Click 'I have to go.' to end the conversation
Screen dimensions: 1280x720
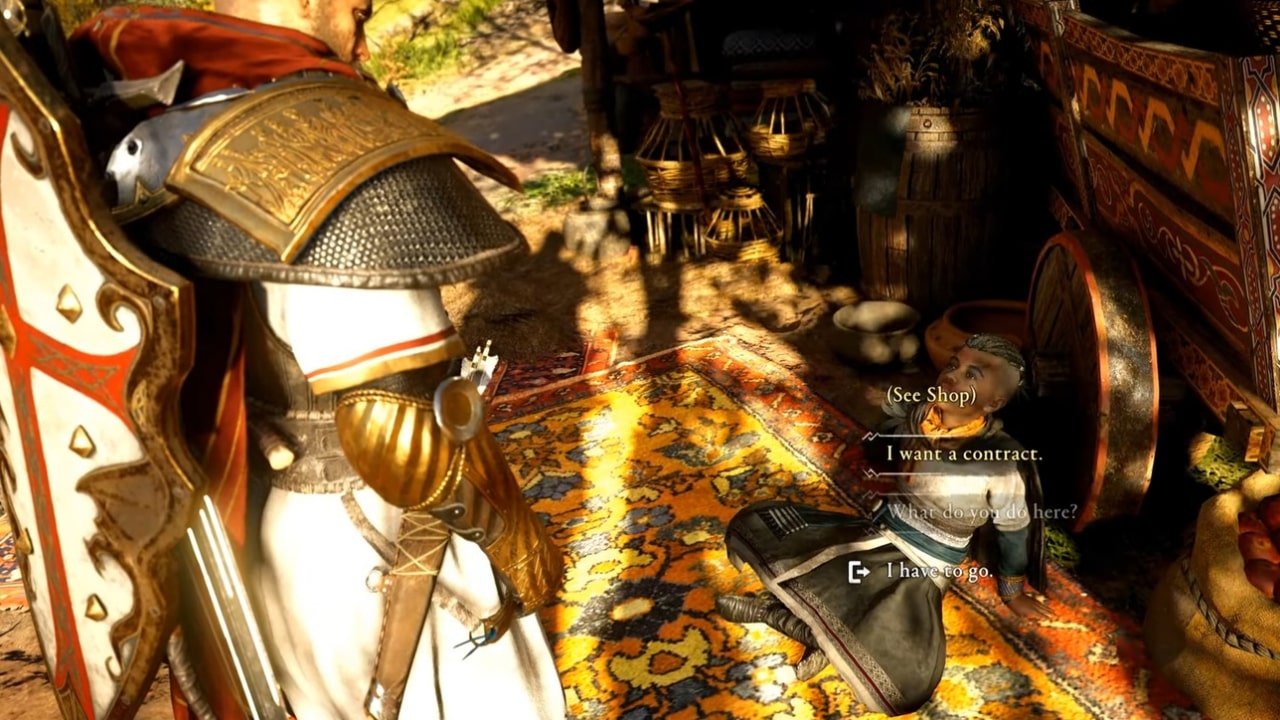(x=940, y=573)
